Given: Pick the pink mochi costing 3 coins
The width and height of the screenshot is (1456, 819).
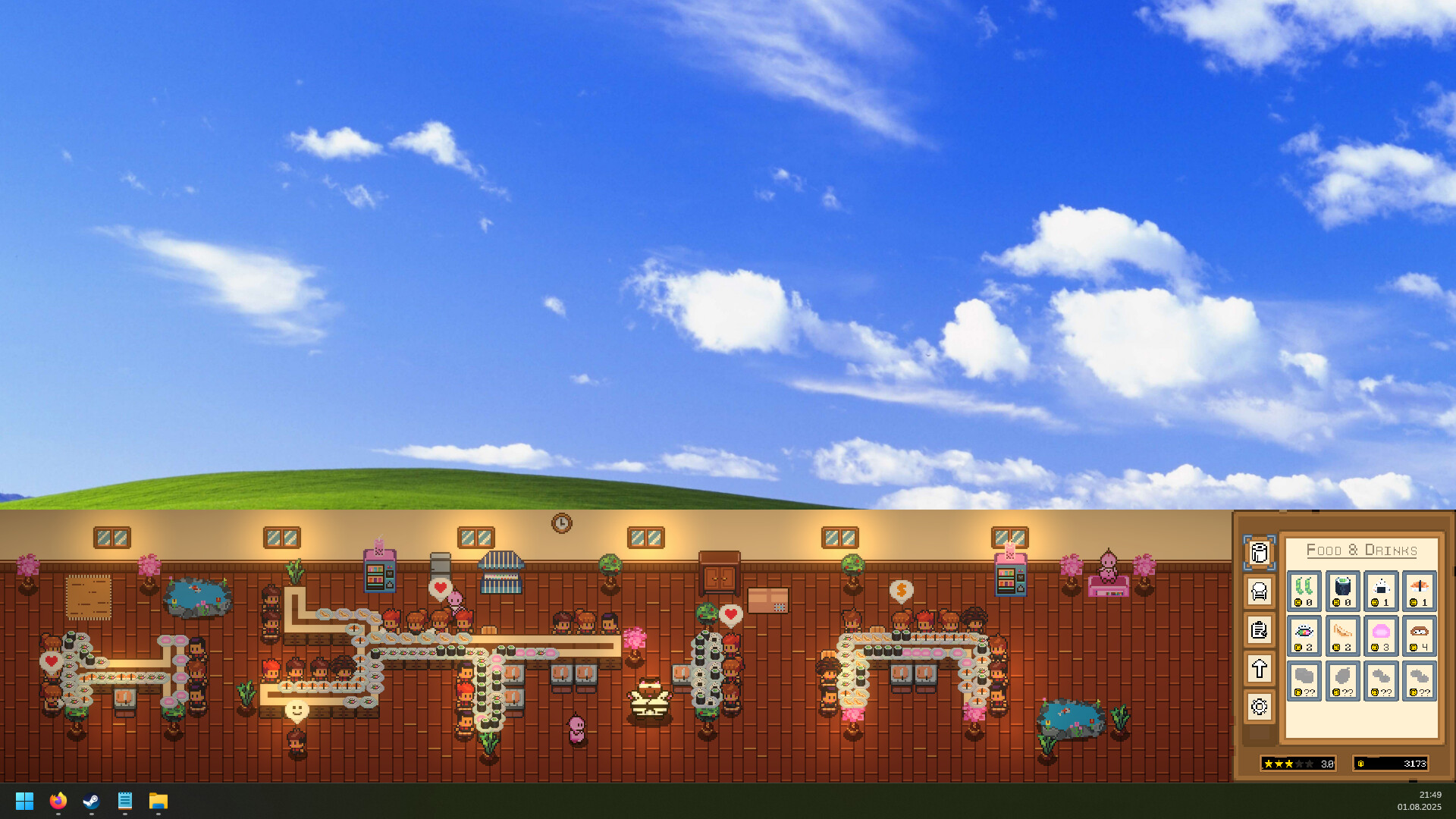Looking at the screenshot, I should coord(1381,635).
